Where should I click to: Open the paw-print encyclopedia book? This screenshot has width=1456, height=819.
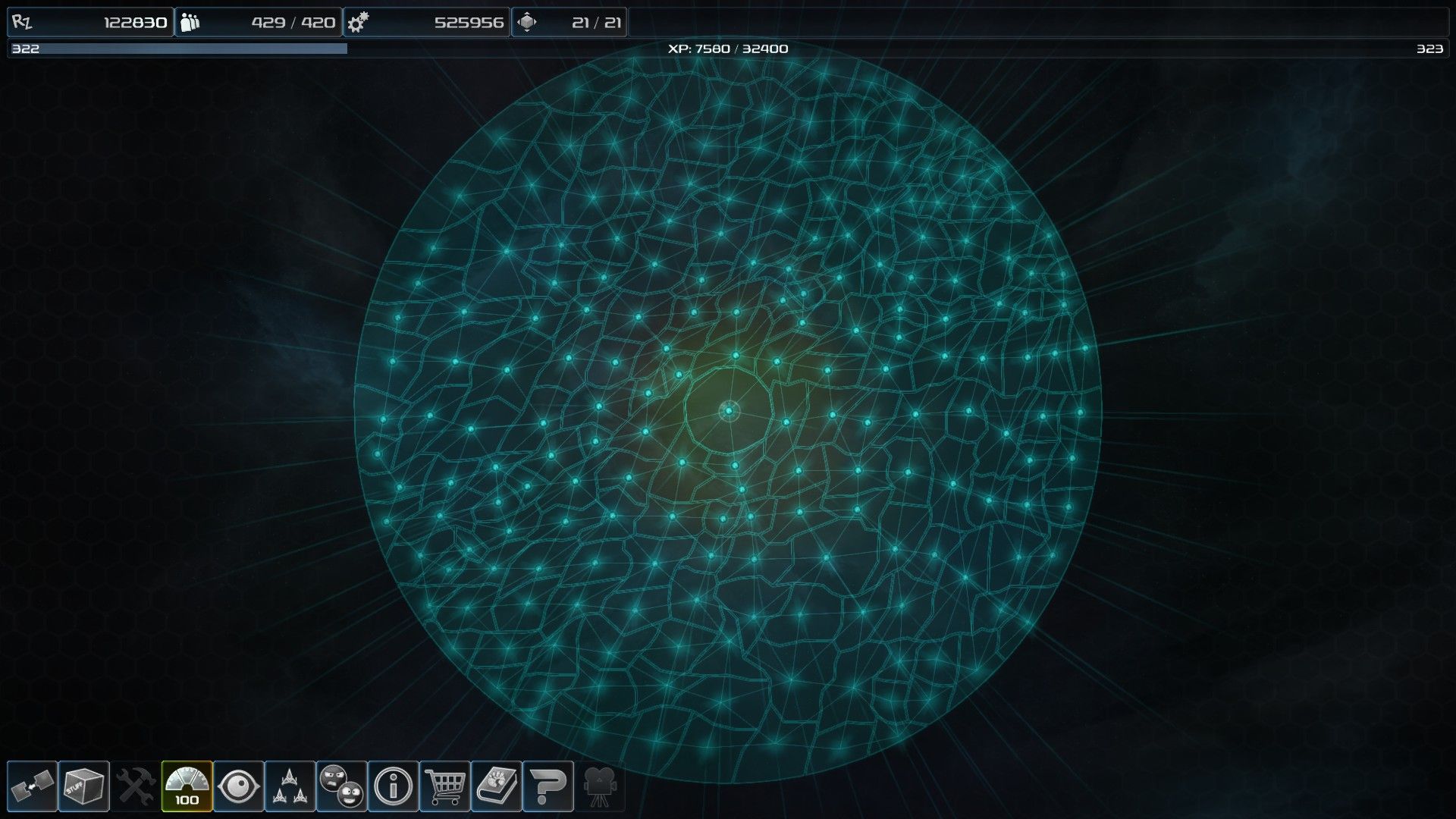497,785
